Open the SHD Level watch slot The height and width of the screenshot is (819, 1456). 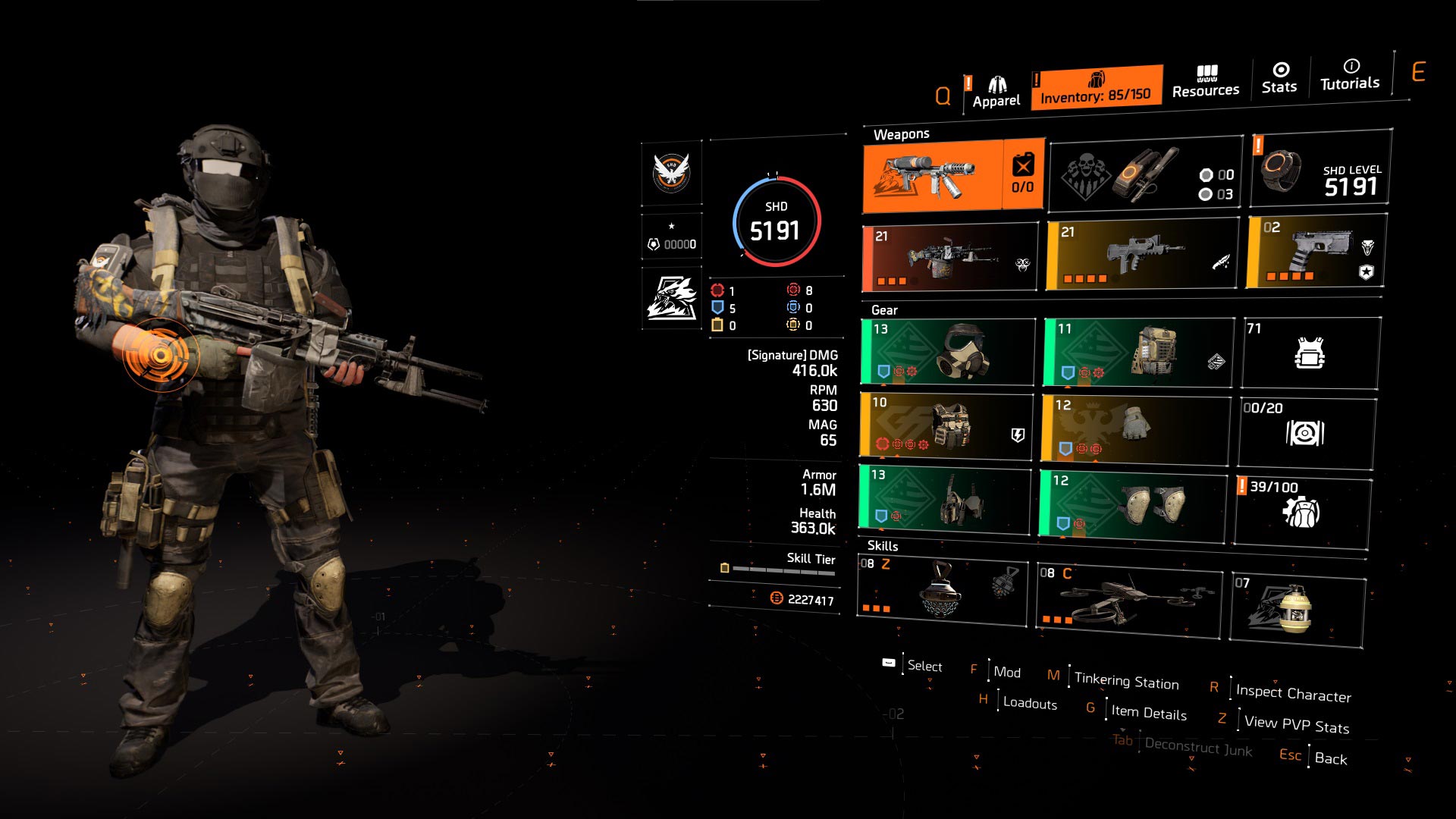1320,168
